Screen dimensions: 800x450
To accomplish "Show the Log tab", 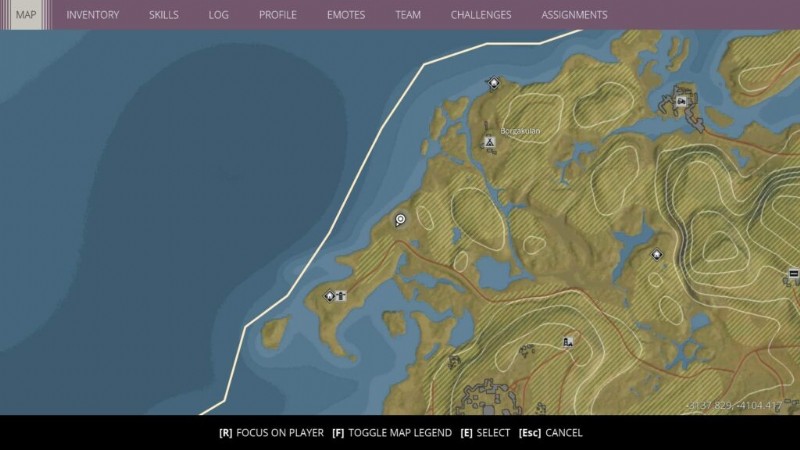I will click(x=218, y=15).
